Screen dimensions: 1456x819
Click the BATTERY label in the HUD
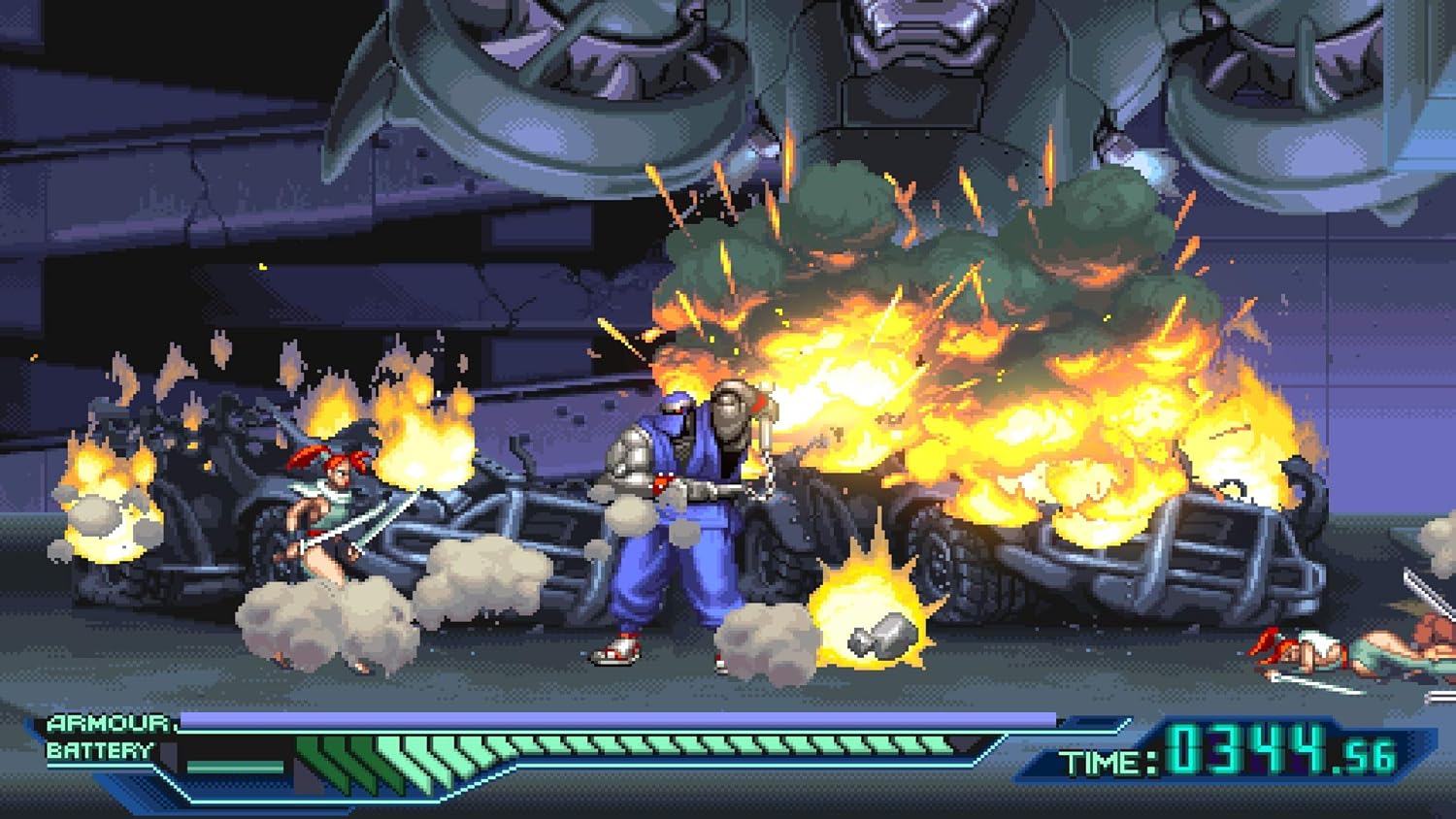tap(100, 748)
